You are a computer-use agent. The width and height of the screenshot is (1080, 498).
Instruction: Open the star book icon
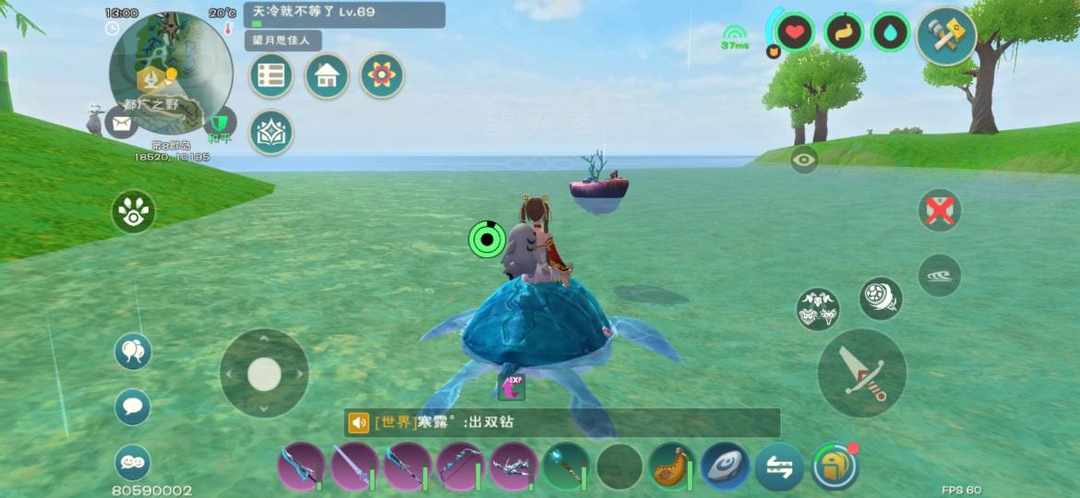tap(271, 133)
